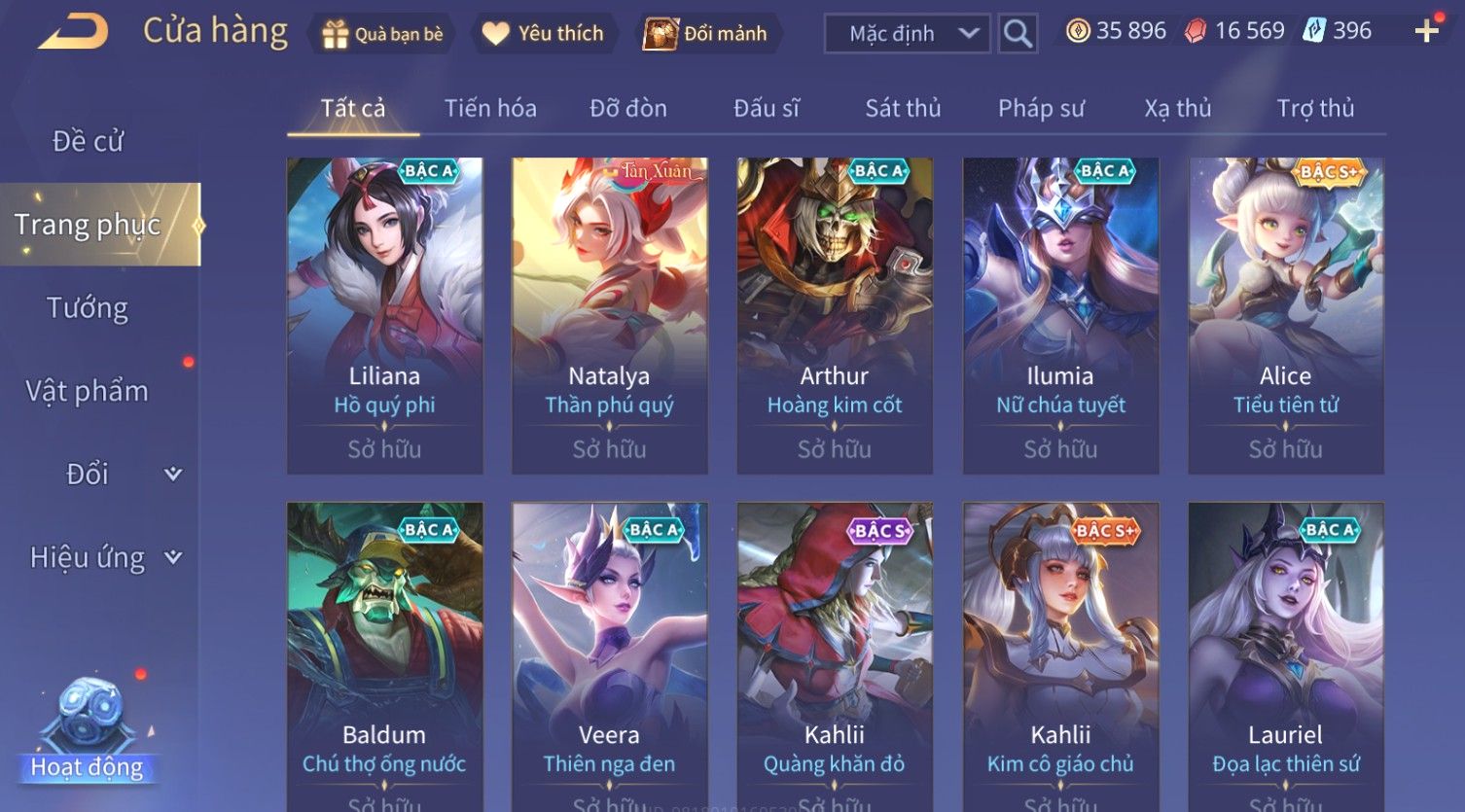
Task: Select the Pháp sư tab
Action: [1041, 108]
